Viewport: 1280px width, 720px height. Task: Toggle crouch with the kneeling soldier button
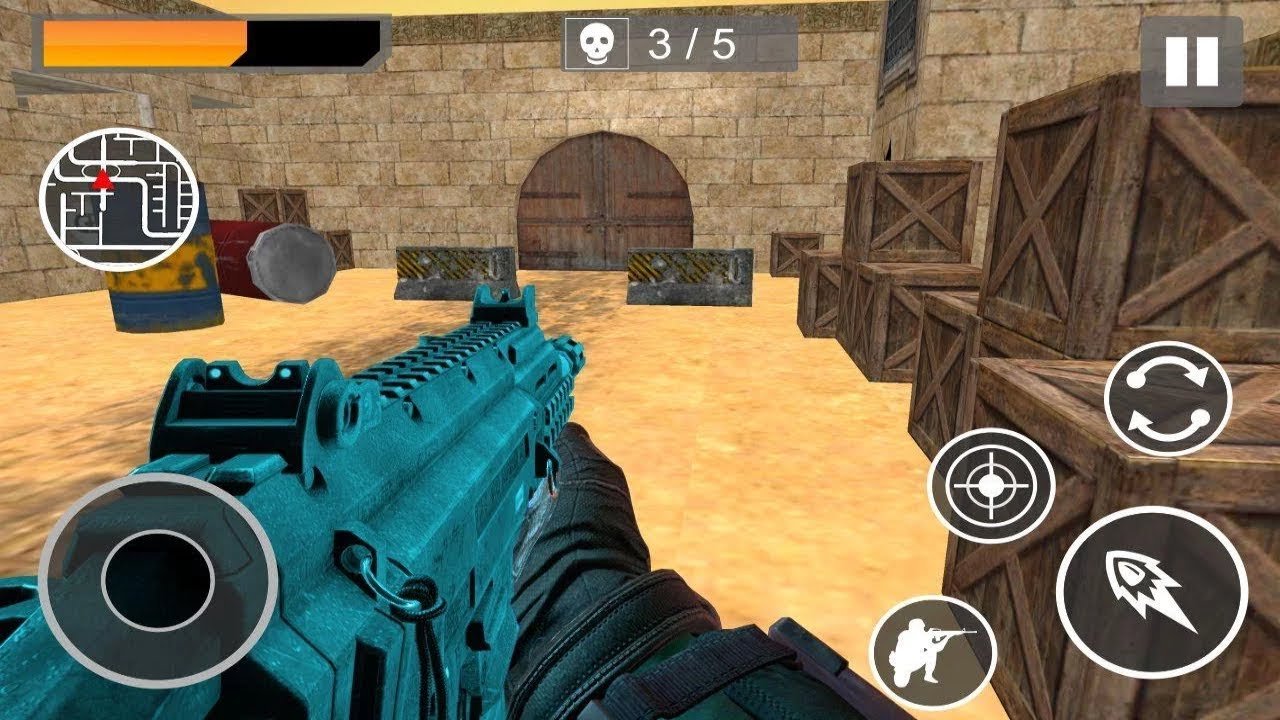pyautogui.click(x=932, y=653)
